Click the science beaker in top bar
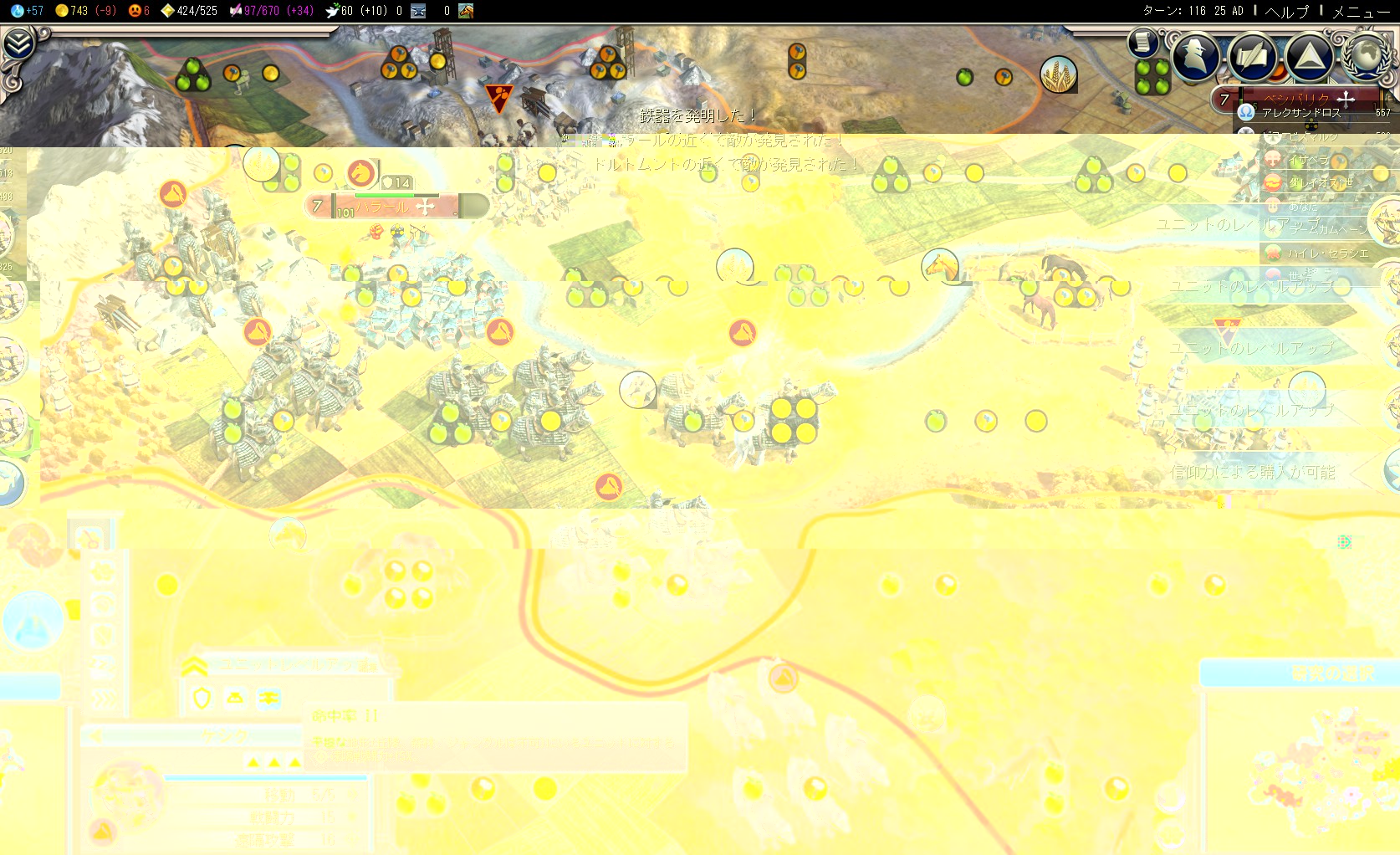 (x=18, y=11)
